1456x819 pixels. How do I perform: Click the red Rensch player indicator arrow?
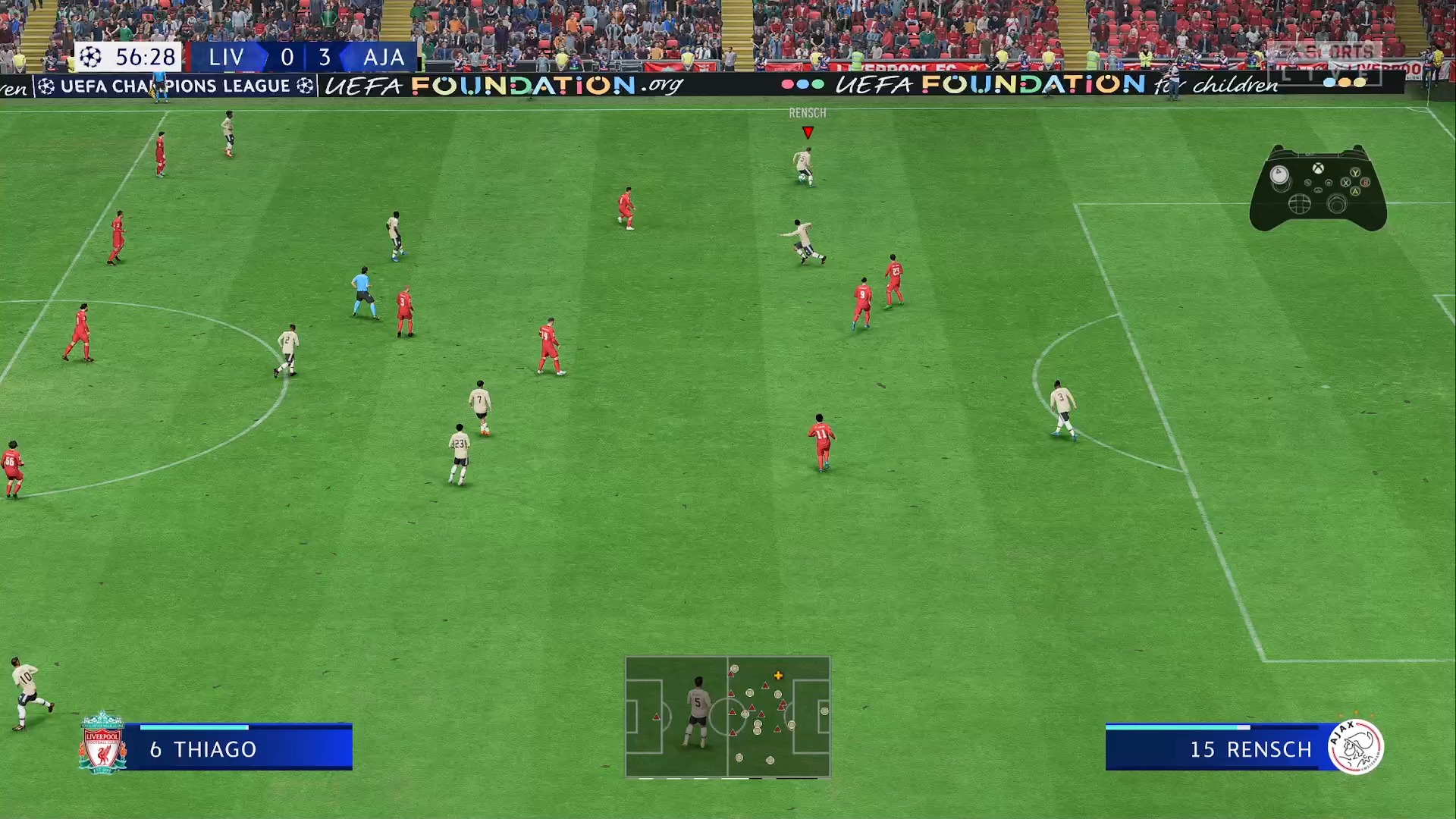pyautogui.click(x=808, y=133)
